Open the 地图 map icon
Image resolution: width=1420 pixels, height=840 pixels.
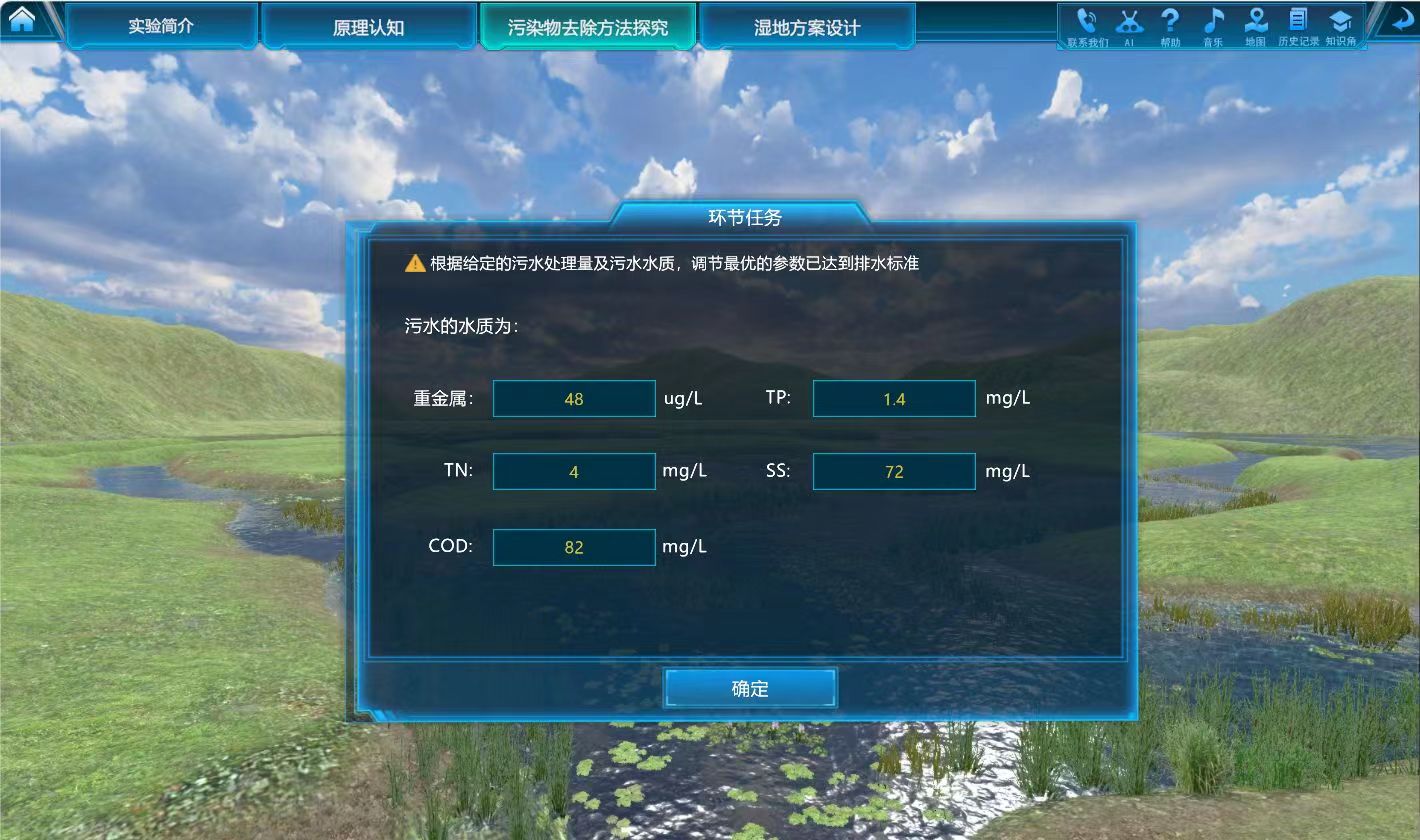click(x=1255, y=25)
